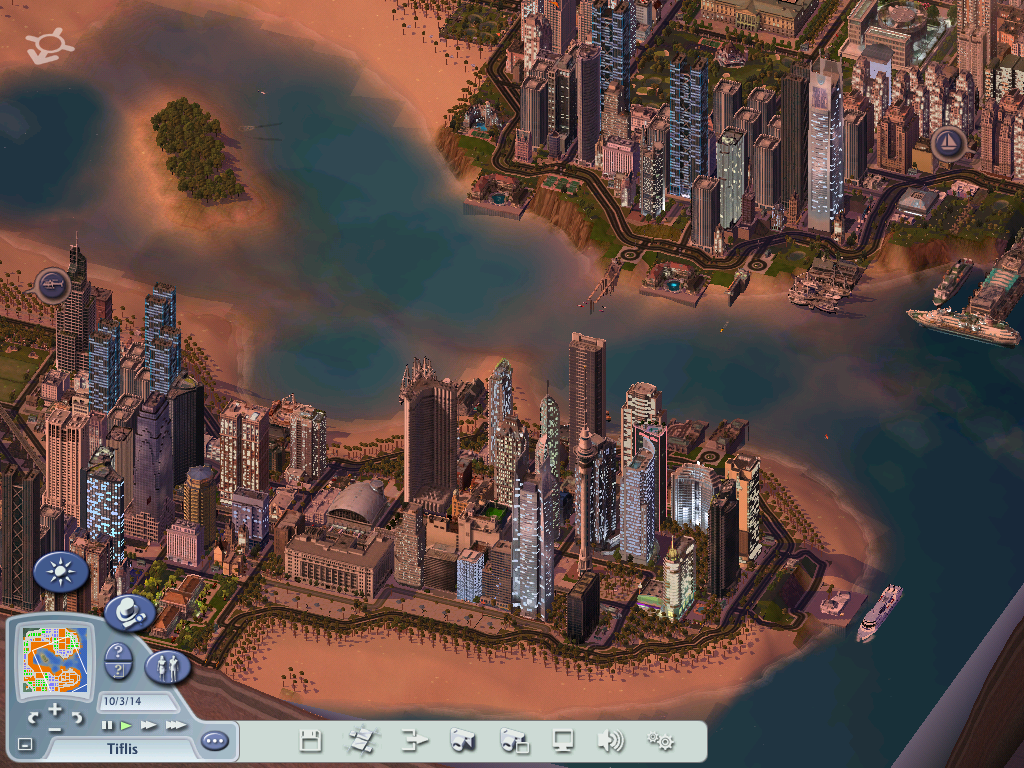Open the gameplay settings gears icon
The height and width of the screenshot is (768, 1024).
(660, 741)
